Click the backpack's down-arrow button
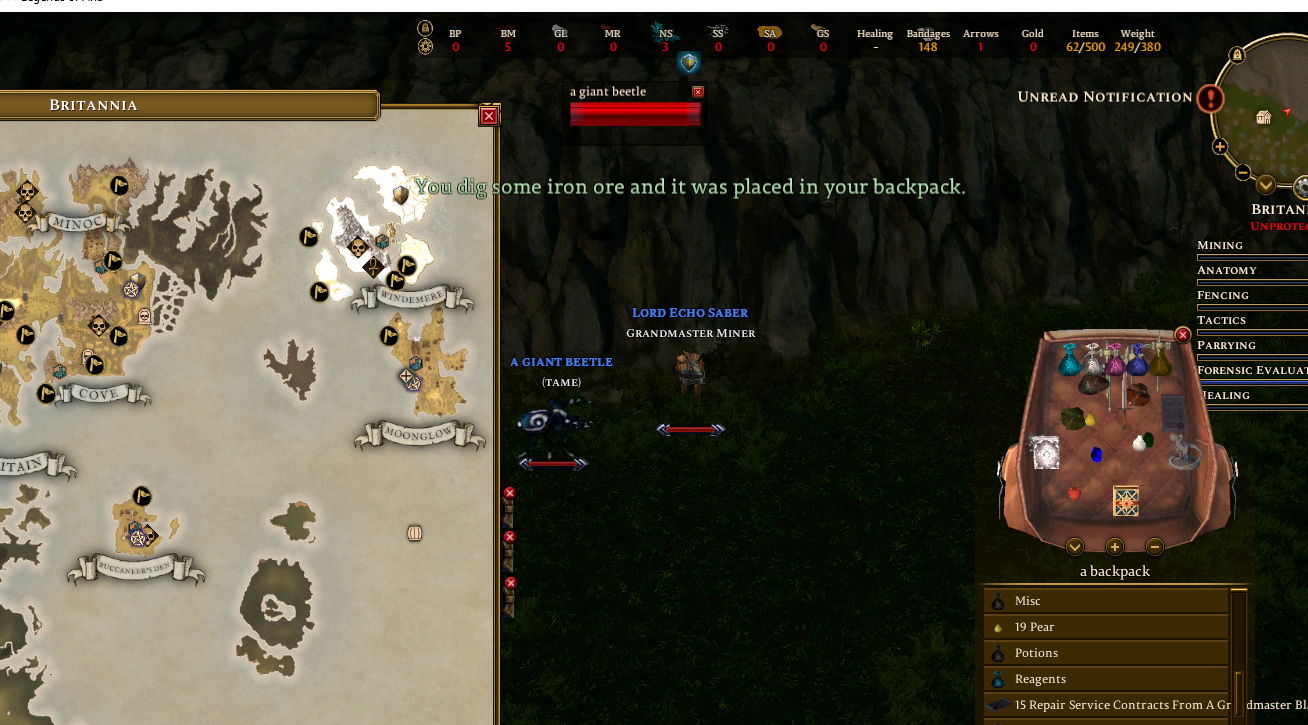This screenshot has height=725, width=1308. coord(1075,546)
